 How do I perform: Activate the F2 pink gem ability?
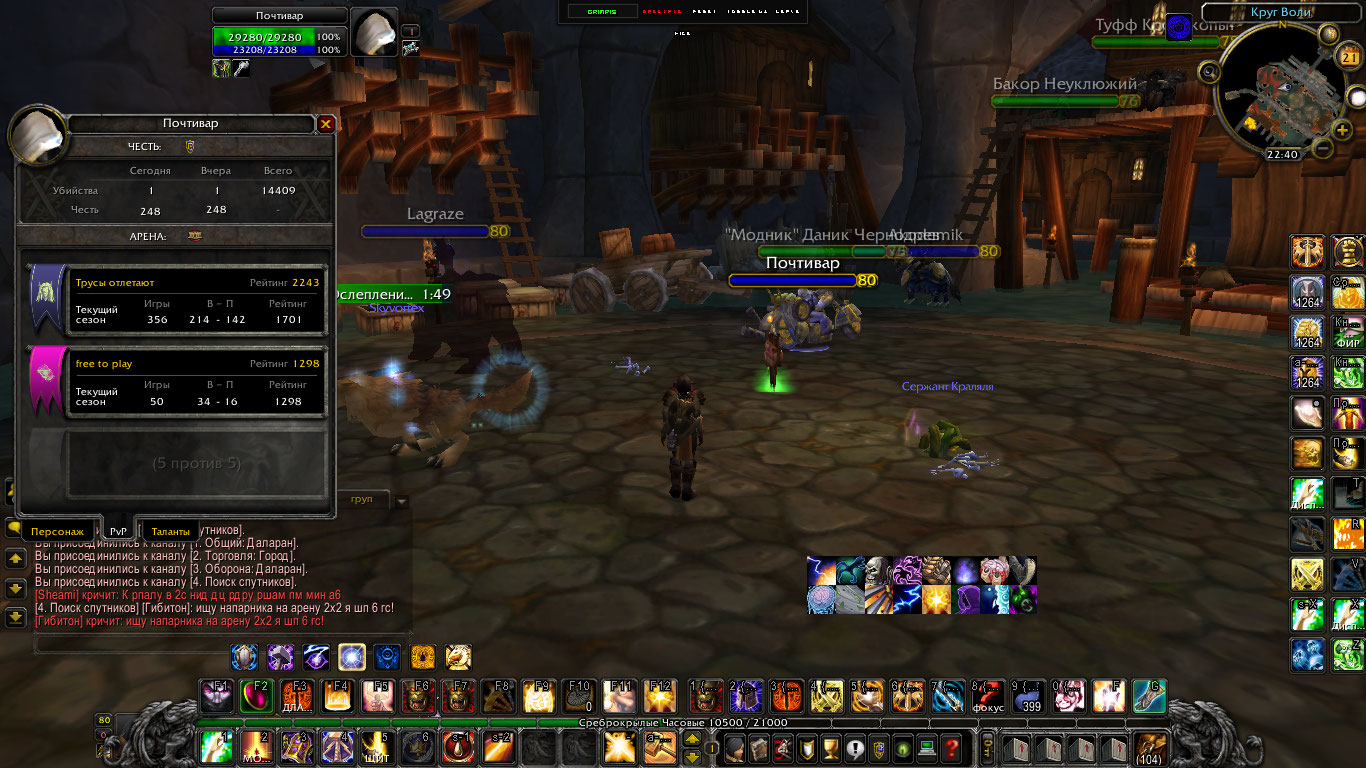click(257, 695)
